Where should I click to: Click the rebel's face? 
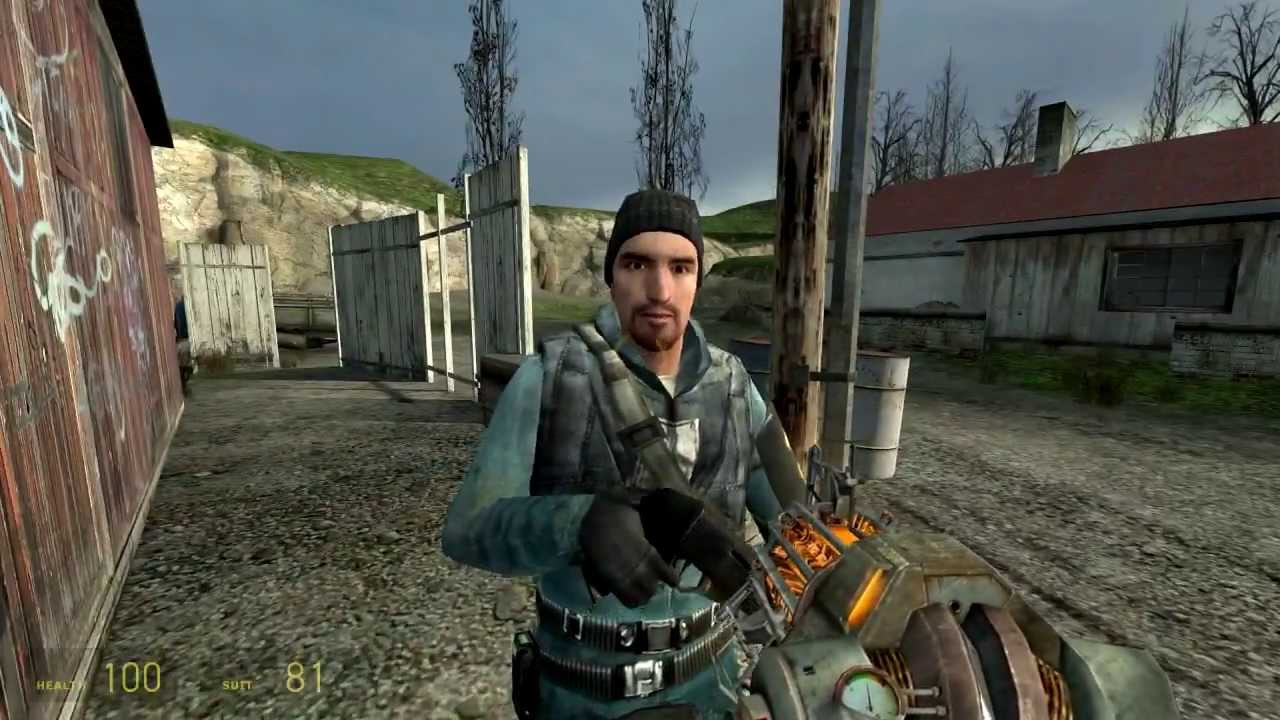(660, 290)
